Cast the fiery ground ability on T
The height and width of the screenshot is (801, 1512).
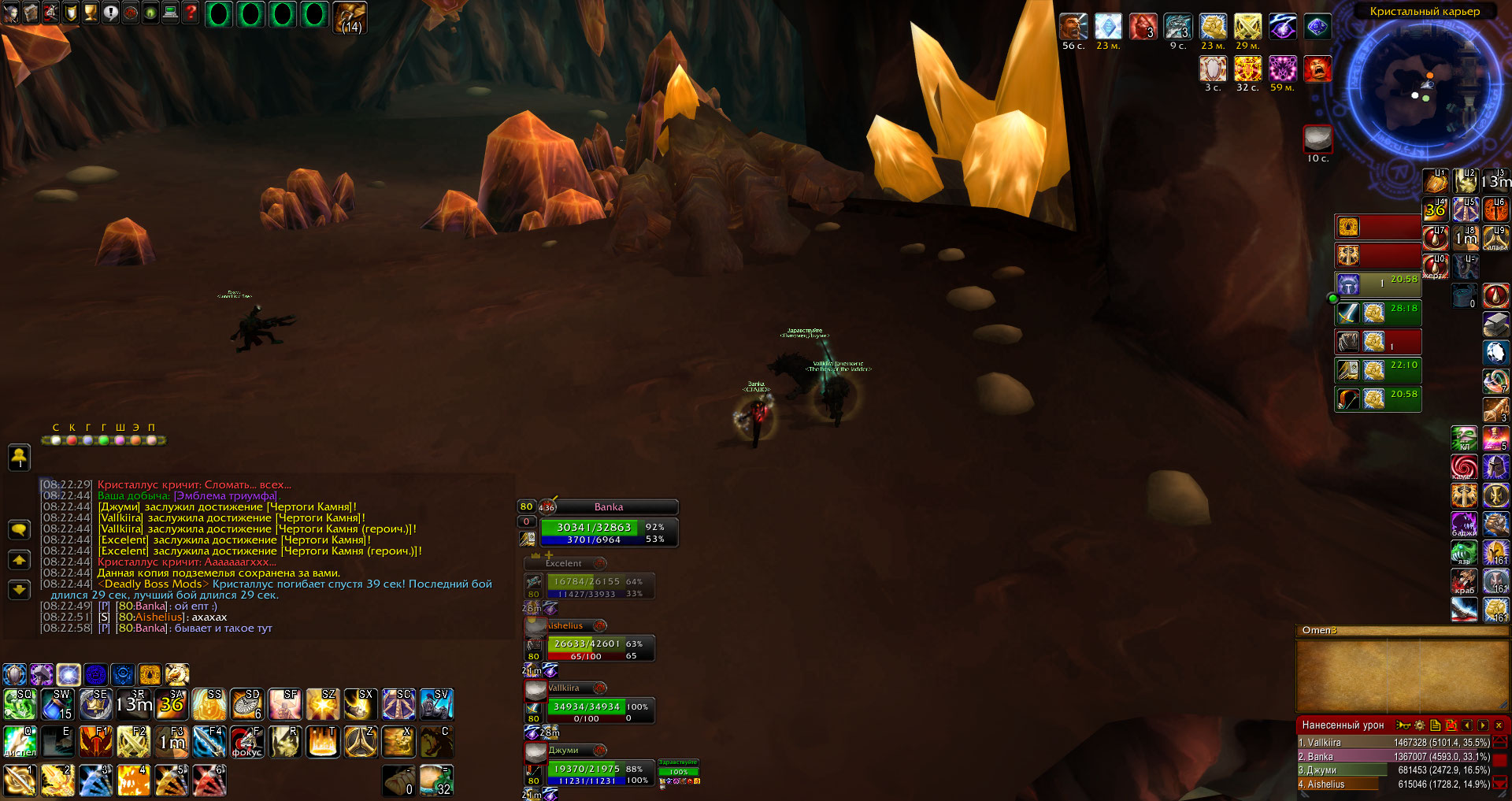click(322, 742)
